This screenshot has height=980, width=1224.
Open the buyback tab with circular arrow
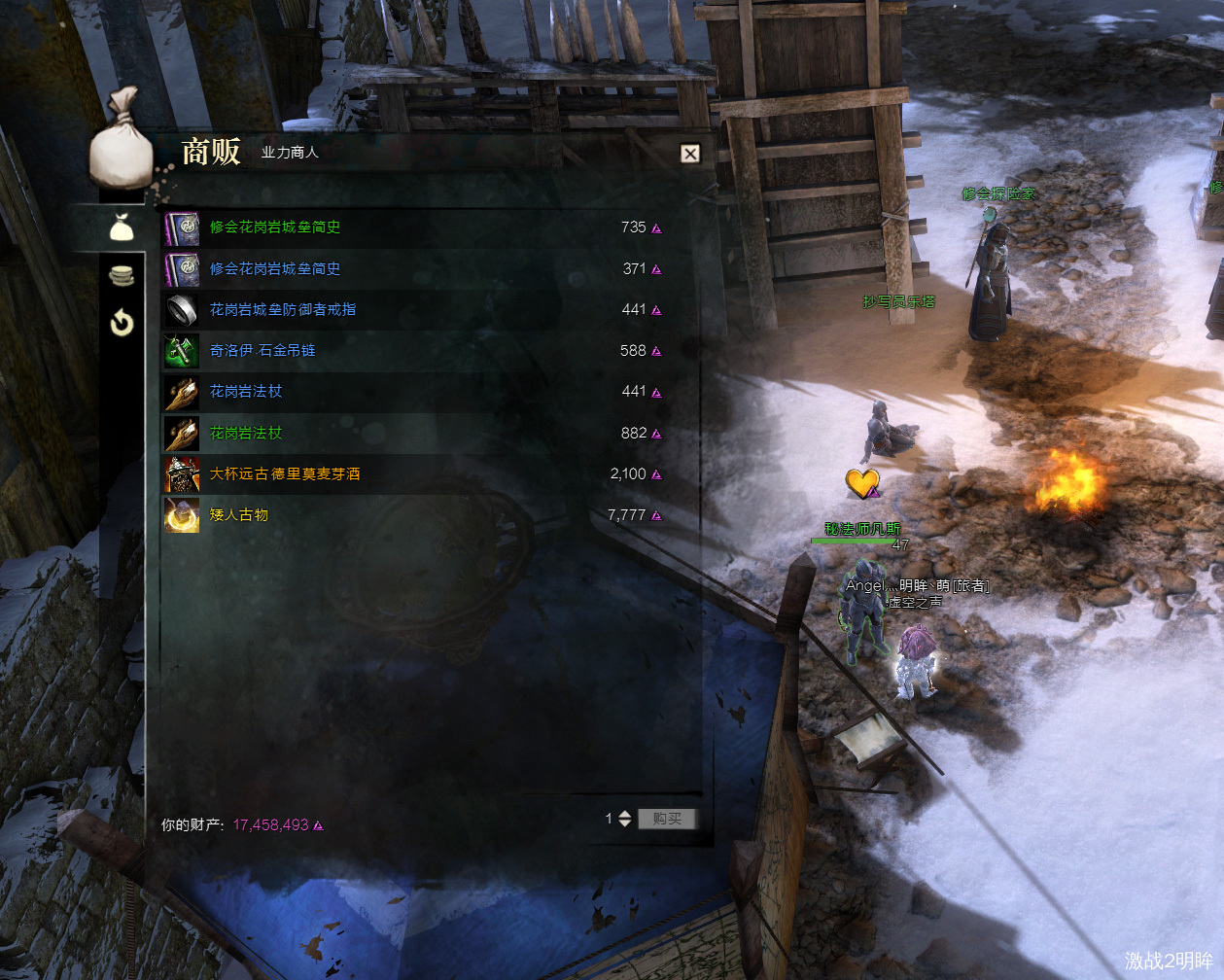coord(122,322)
